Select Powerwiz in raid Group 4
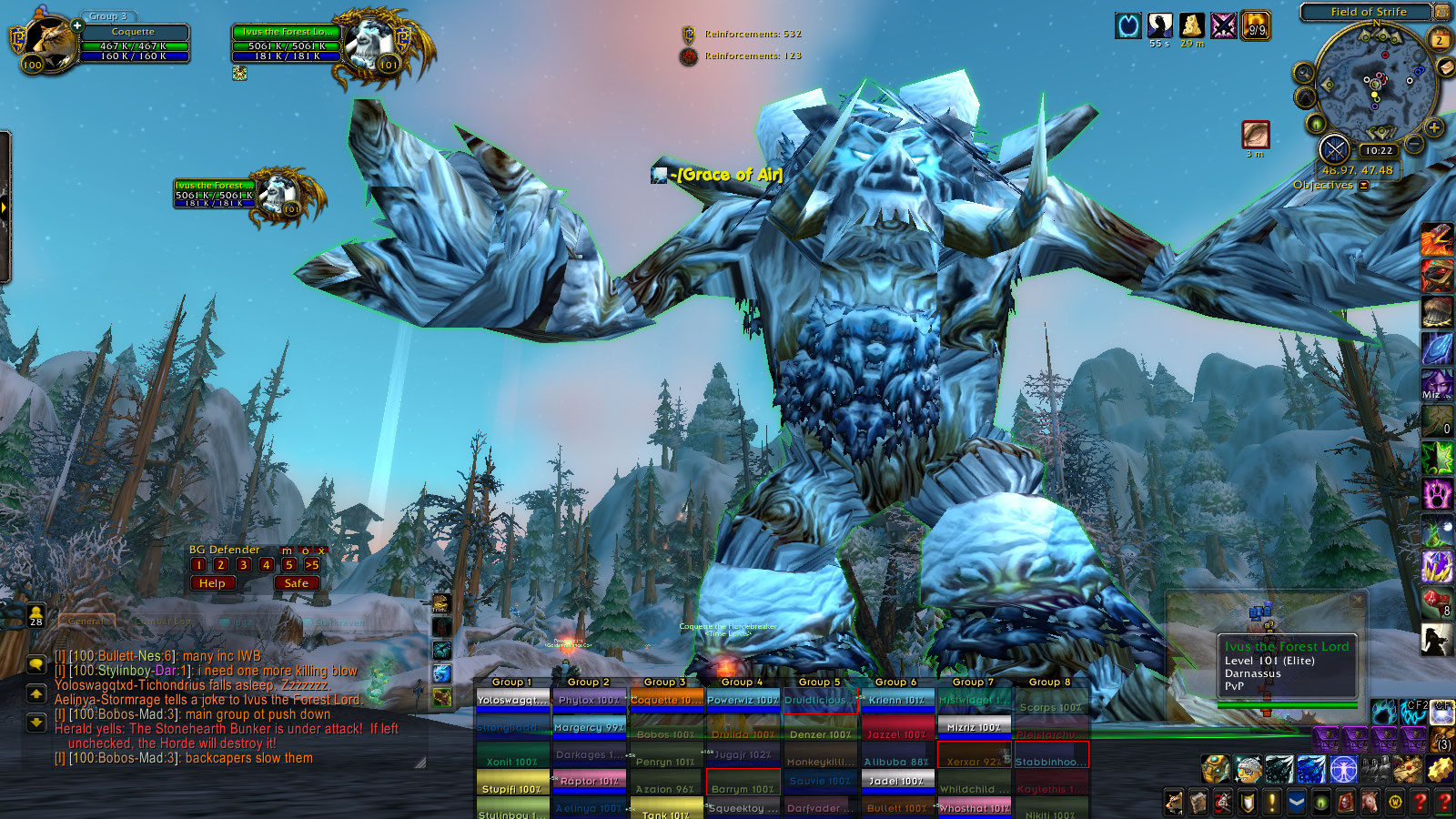This screenshot has width=1456, height=819. click(x=743, y=700)
